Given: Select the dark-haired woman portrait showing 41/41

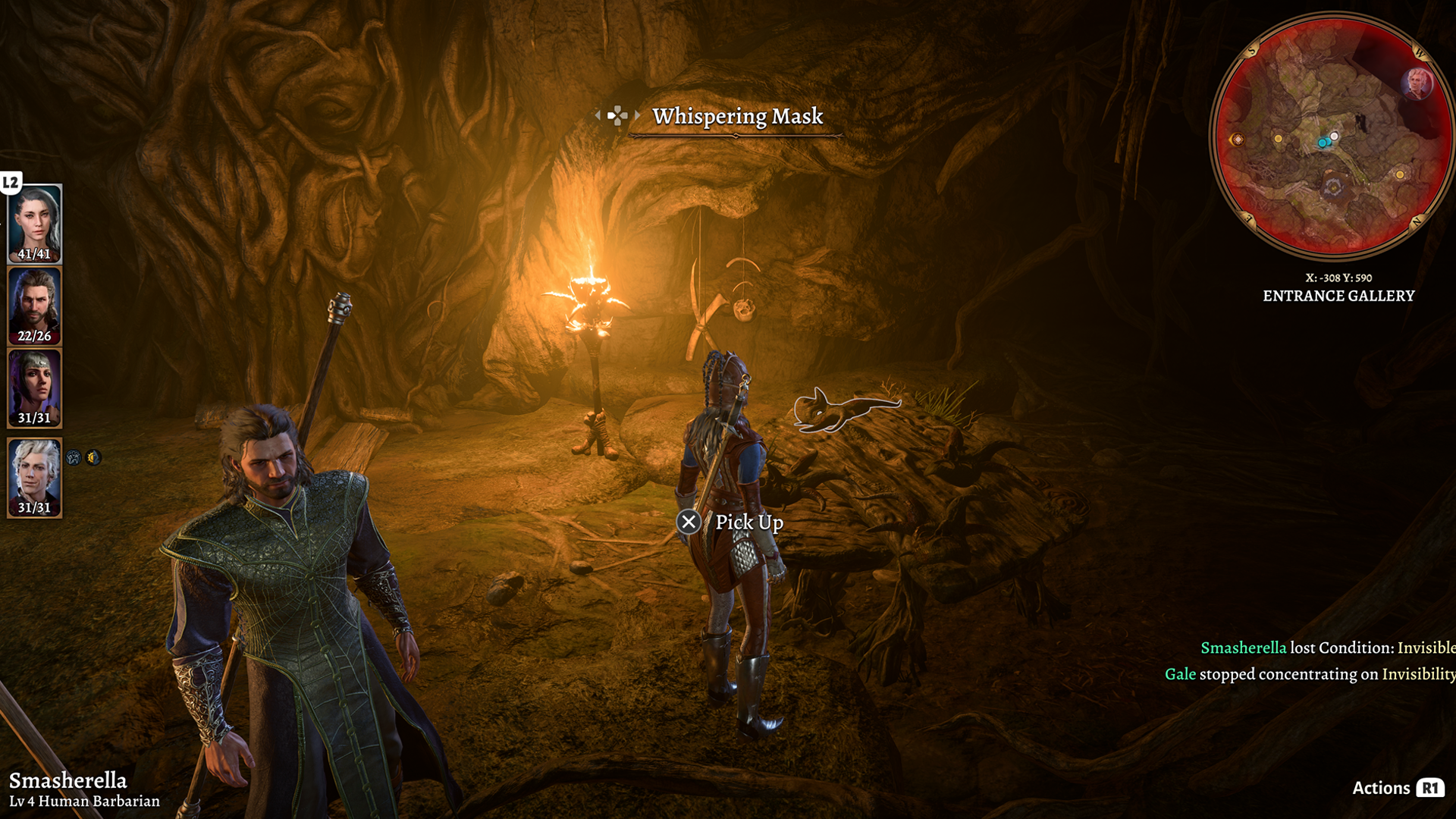Looking at the screenshot, I should [35, 222].
